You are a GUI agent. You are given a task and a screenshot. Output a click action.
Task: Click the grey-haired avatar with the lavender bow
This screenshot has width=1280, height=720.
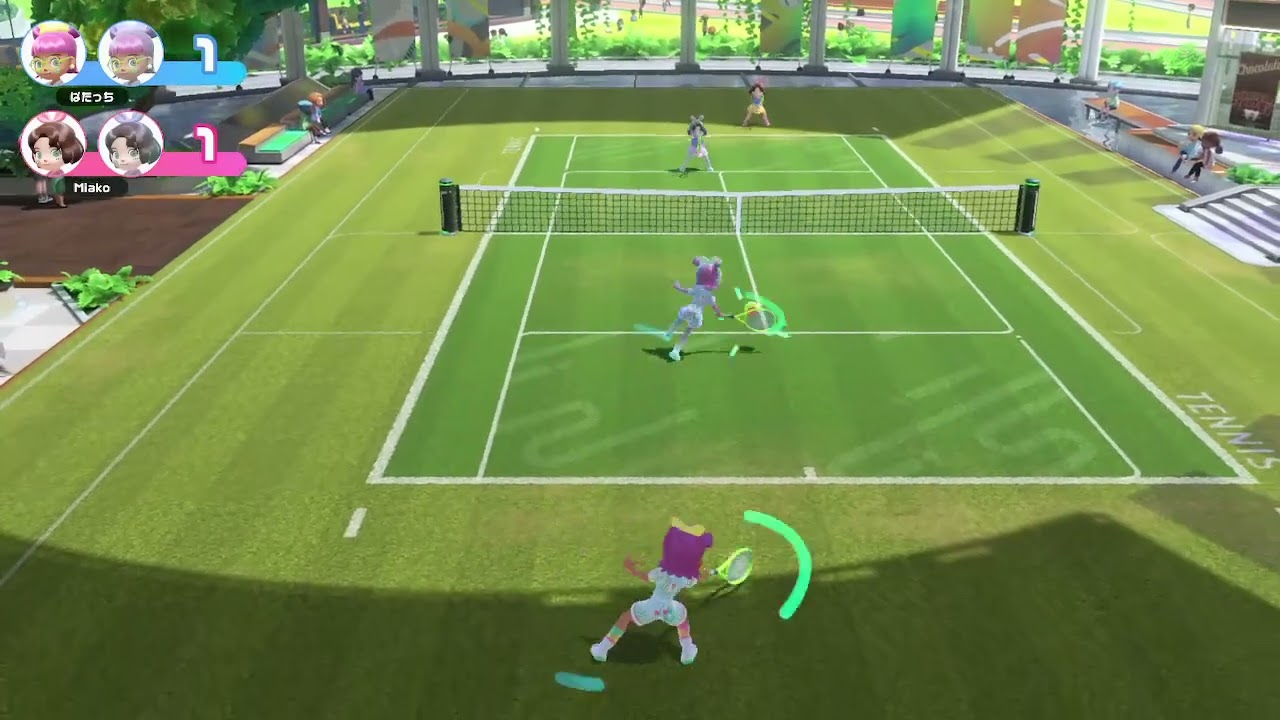pos(131,144)
